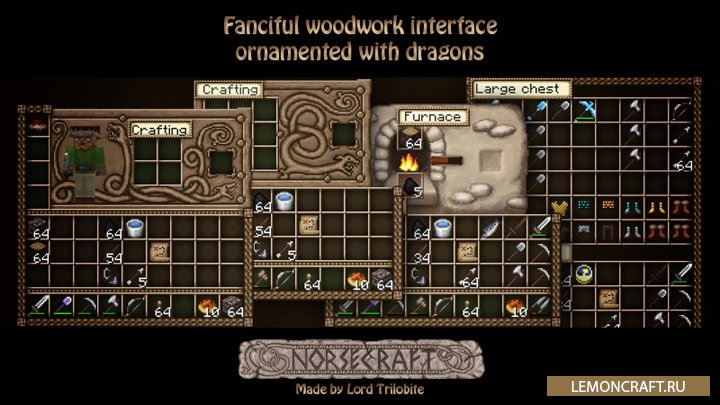Select the coal fuel slot in the Furnace
The width and height of the screenshot is (720, 405).
pos(410,183)
